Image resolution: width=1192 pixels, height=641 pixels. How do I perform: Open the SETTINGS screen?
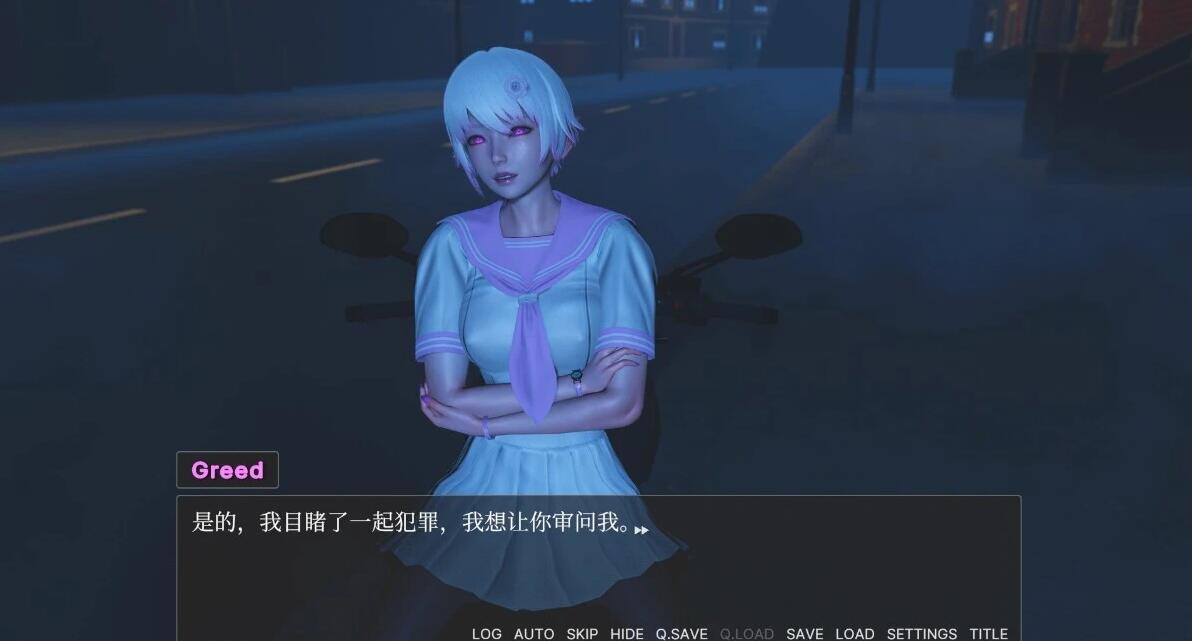pos(922,633)
